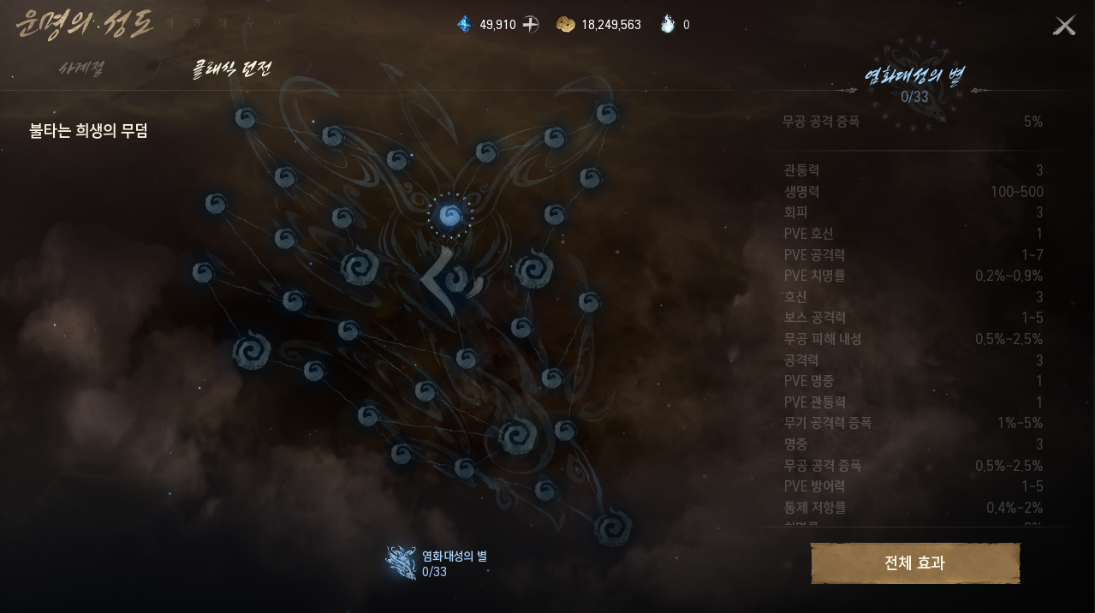Activate the glowing star node with dotted ring

(x=450, y=215)
